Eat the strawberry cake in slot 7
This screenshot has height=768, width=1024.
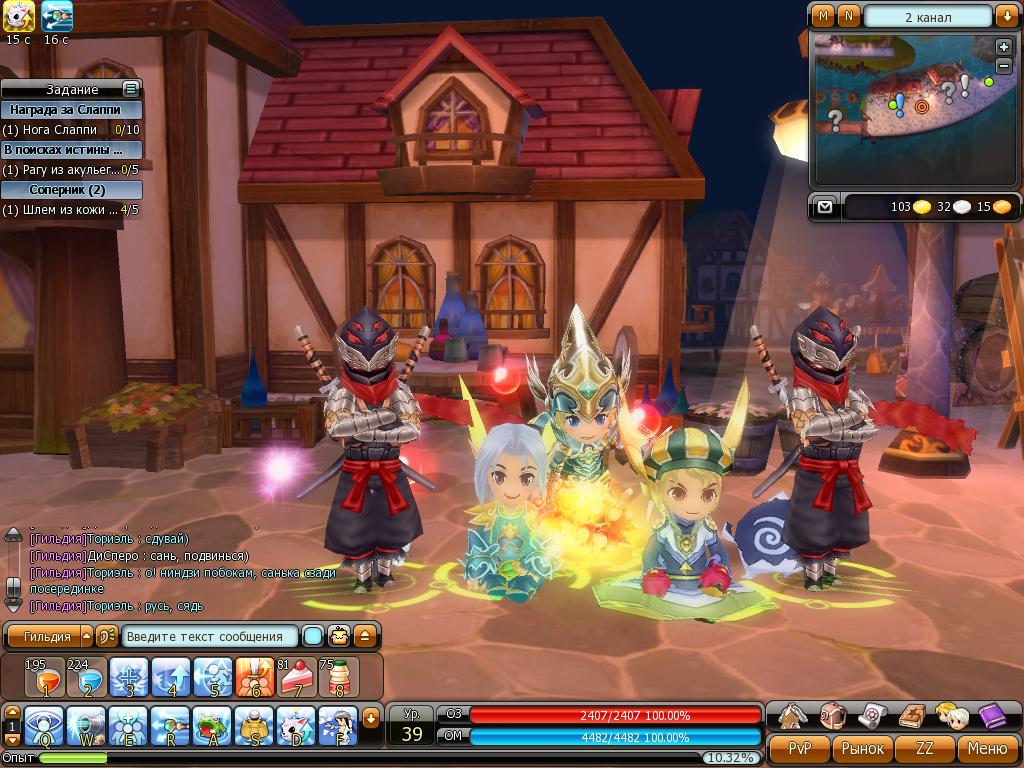[296, 678]
